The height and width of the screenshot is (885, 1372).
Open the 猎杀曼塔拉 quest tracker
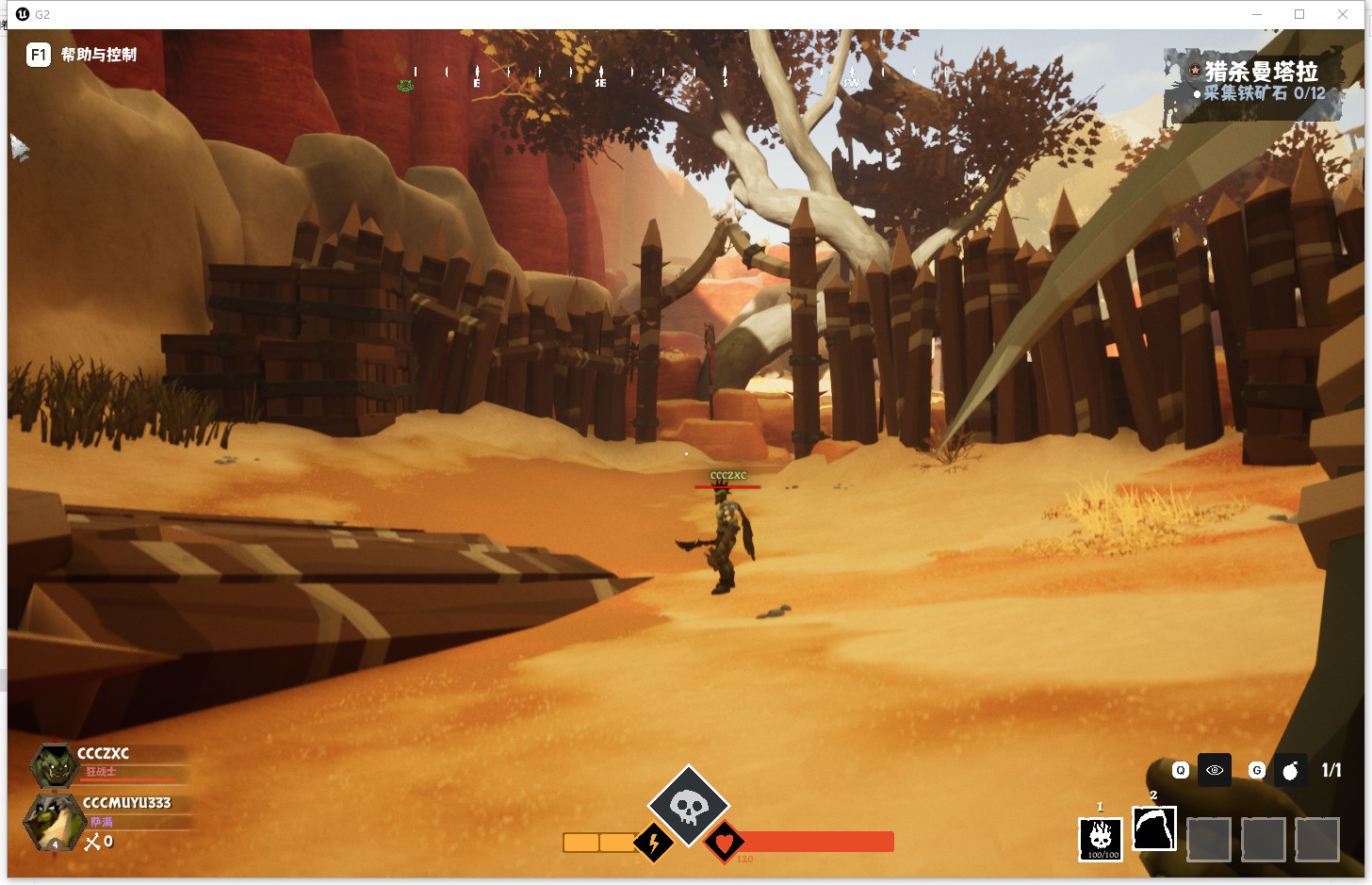(1260, 72)
